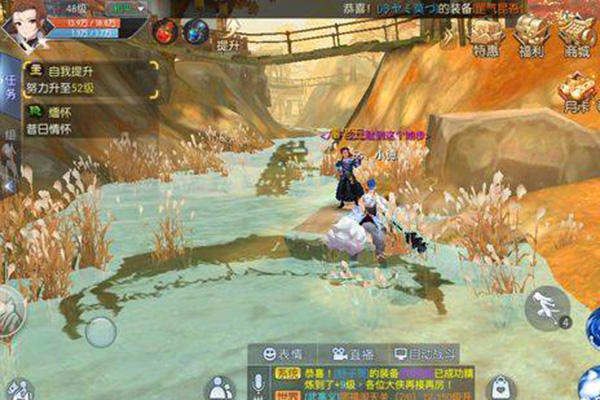Viewport: 600px width, 400px height.
Task: Select the 自我提升 main quest entry
Action: 90,79
